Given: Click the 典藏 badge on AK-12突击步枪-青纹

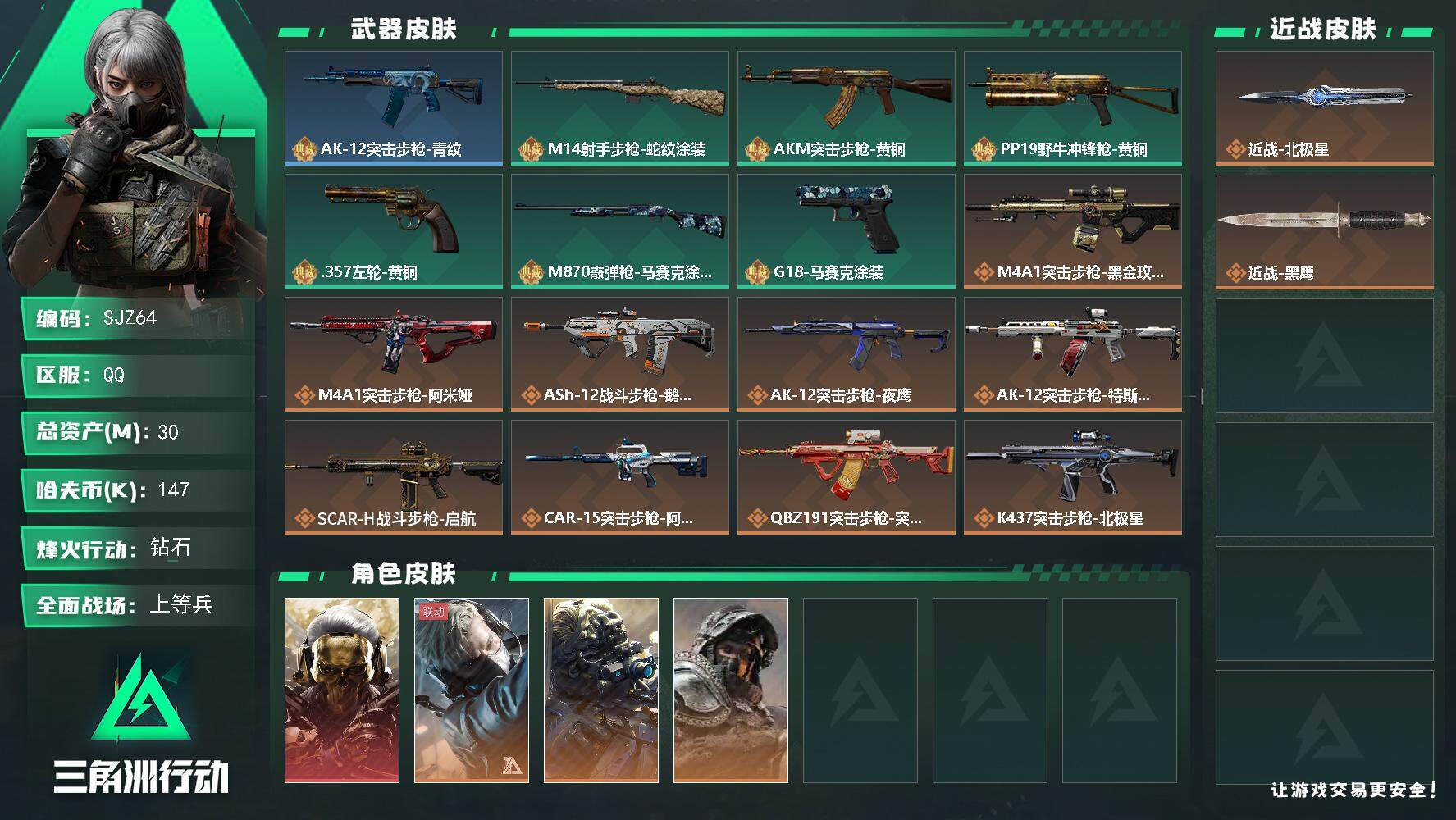Looking at the screenshot, I should point(303,150).
